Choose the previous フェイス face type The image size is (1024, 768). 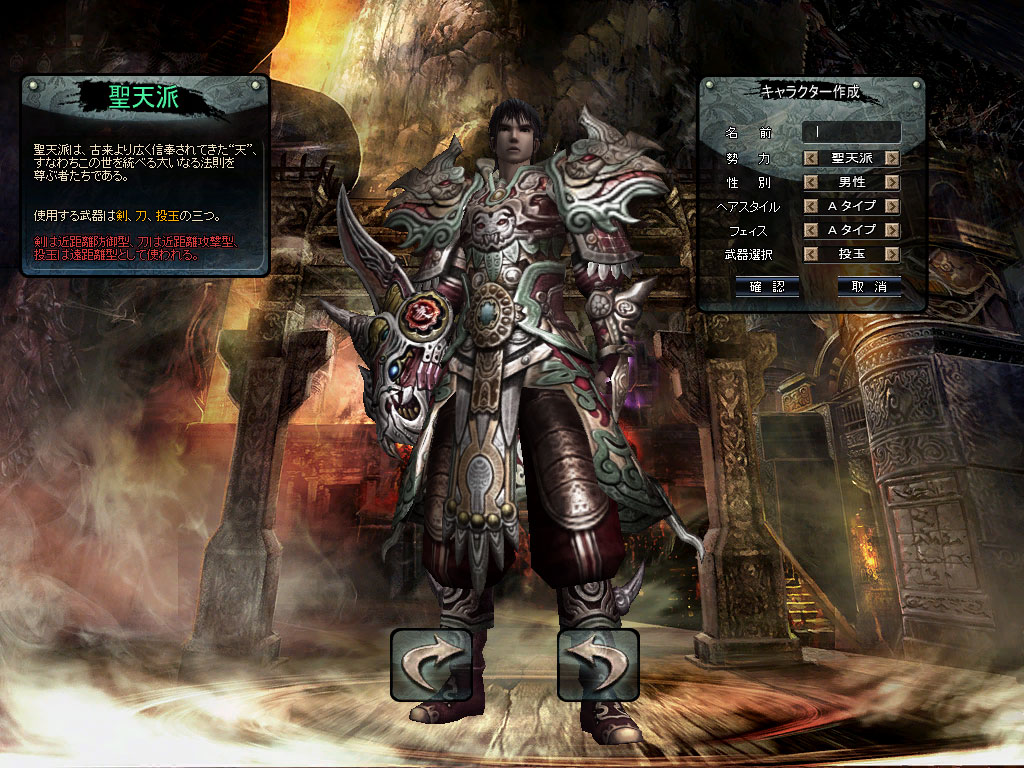[x=811, y=230]
